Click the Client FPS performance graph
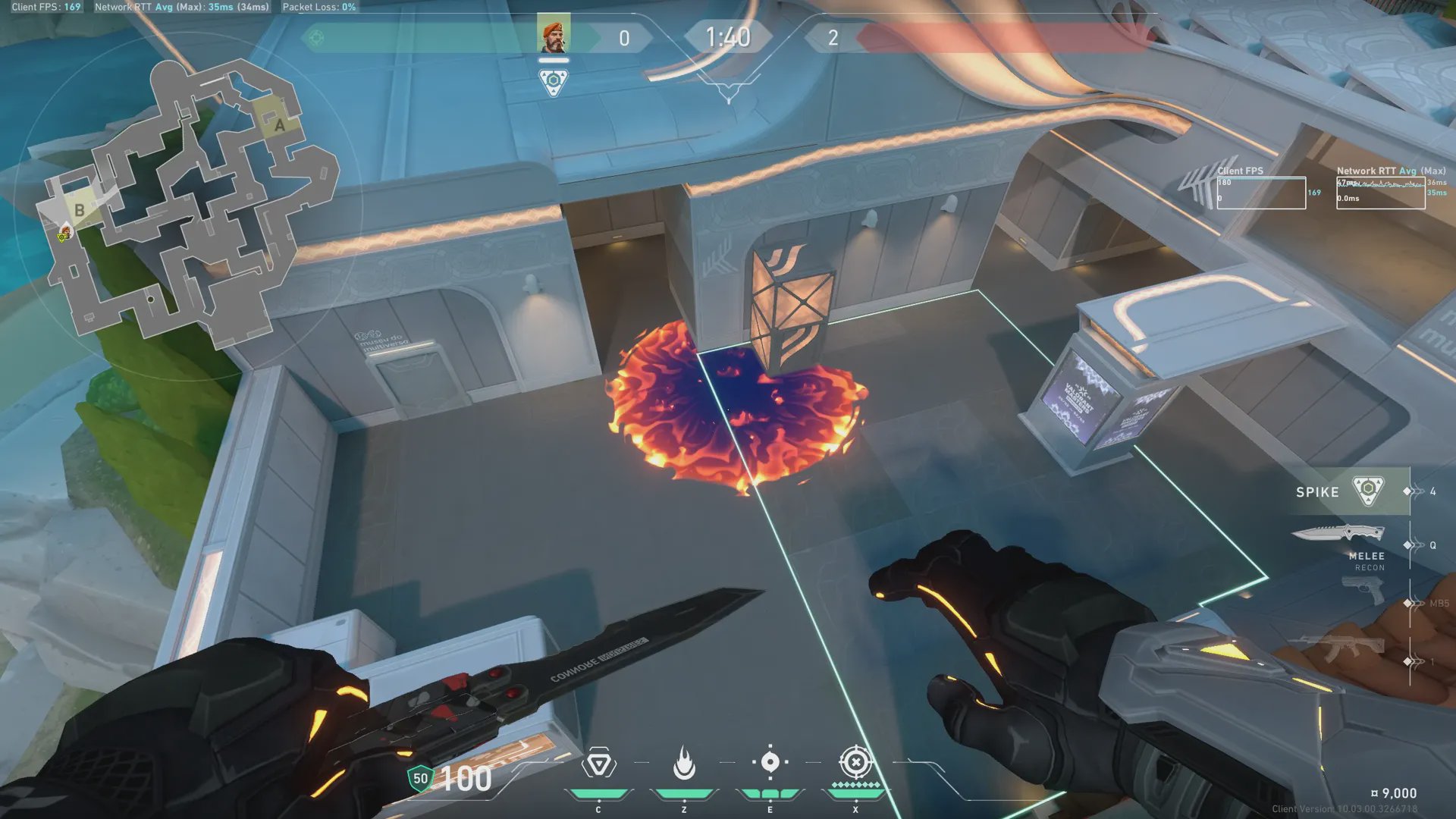1456x819 pixels. coord(1261,193)
